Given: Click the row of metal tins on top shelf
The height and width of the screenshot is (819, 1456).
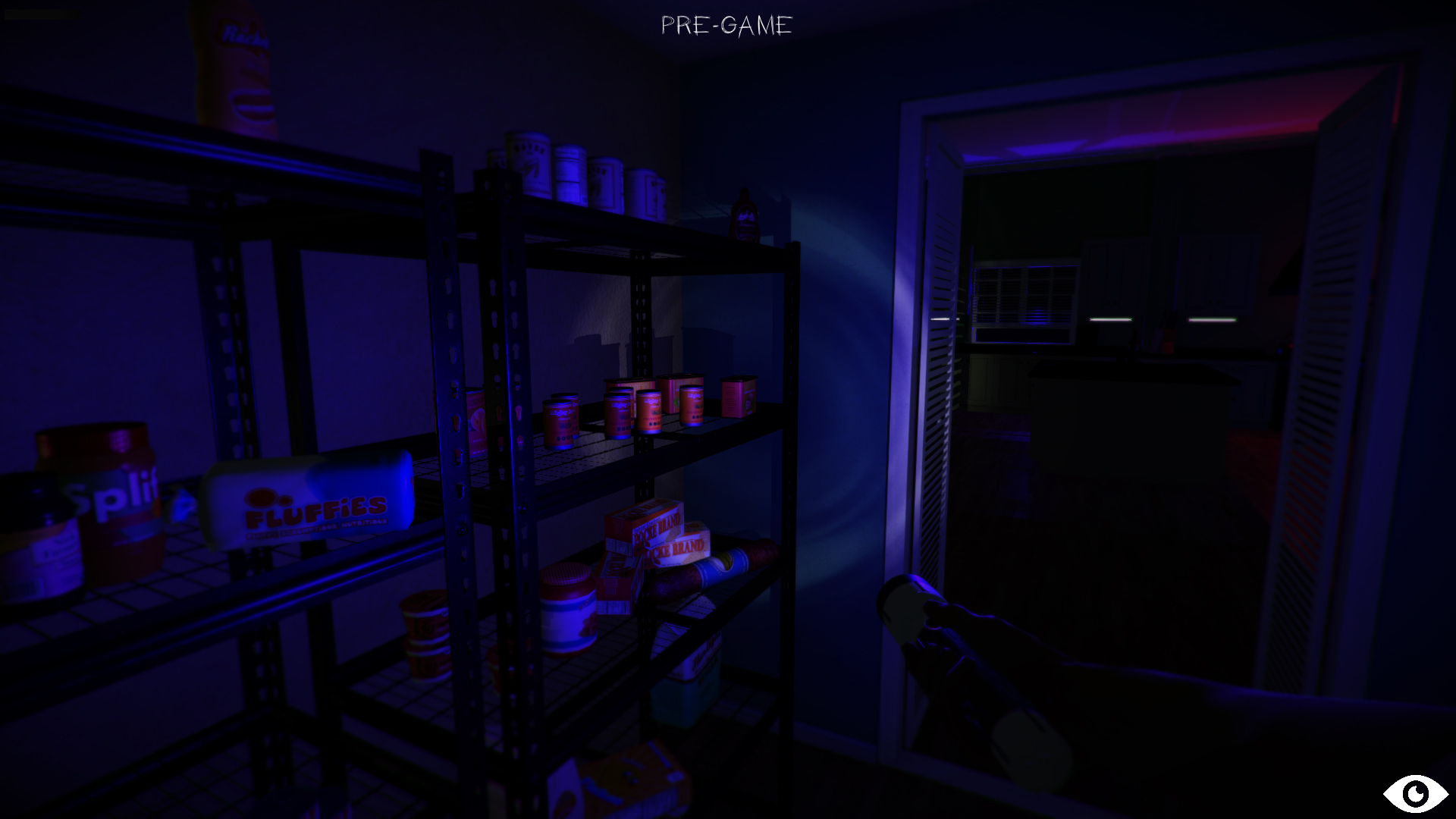Looking at the screenshot, I should (576, 171).
